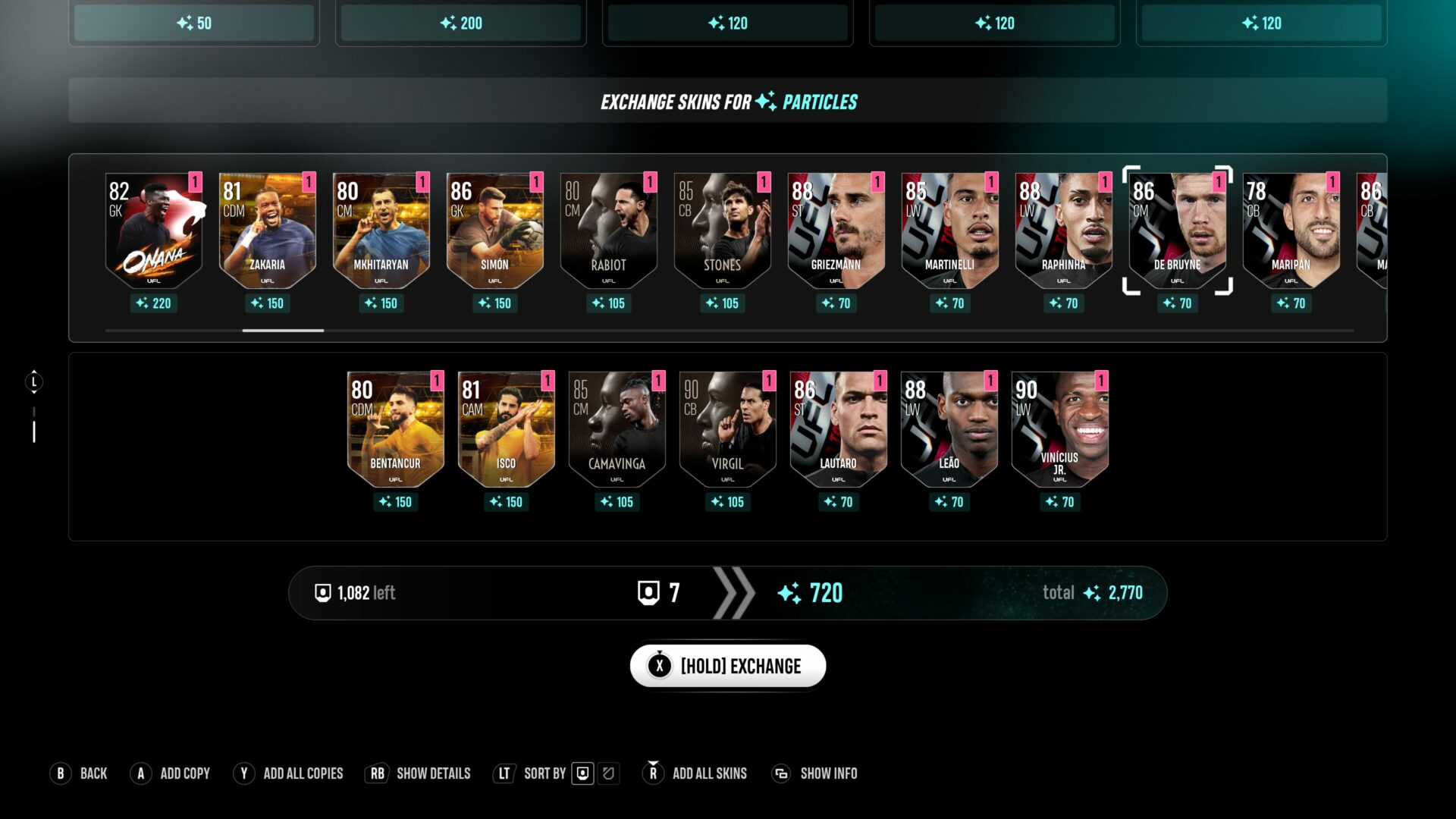Image resolution: width=1456 pixels, height=819 pixels.
Task: Choose the Mkhitaryan skin card
Action: [381, 231]
